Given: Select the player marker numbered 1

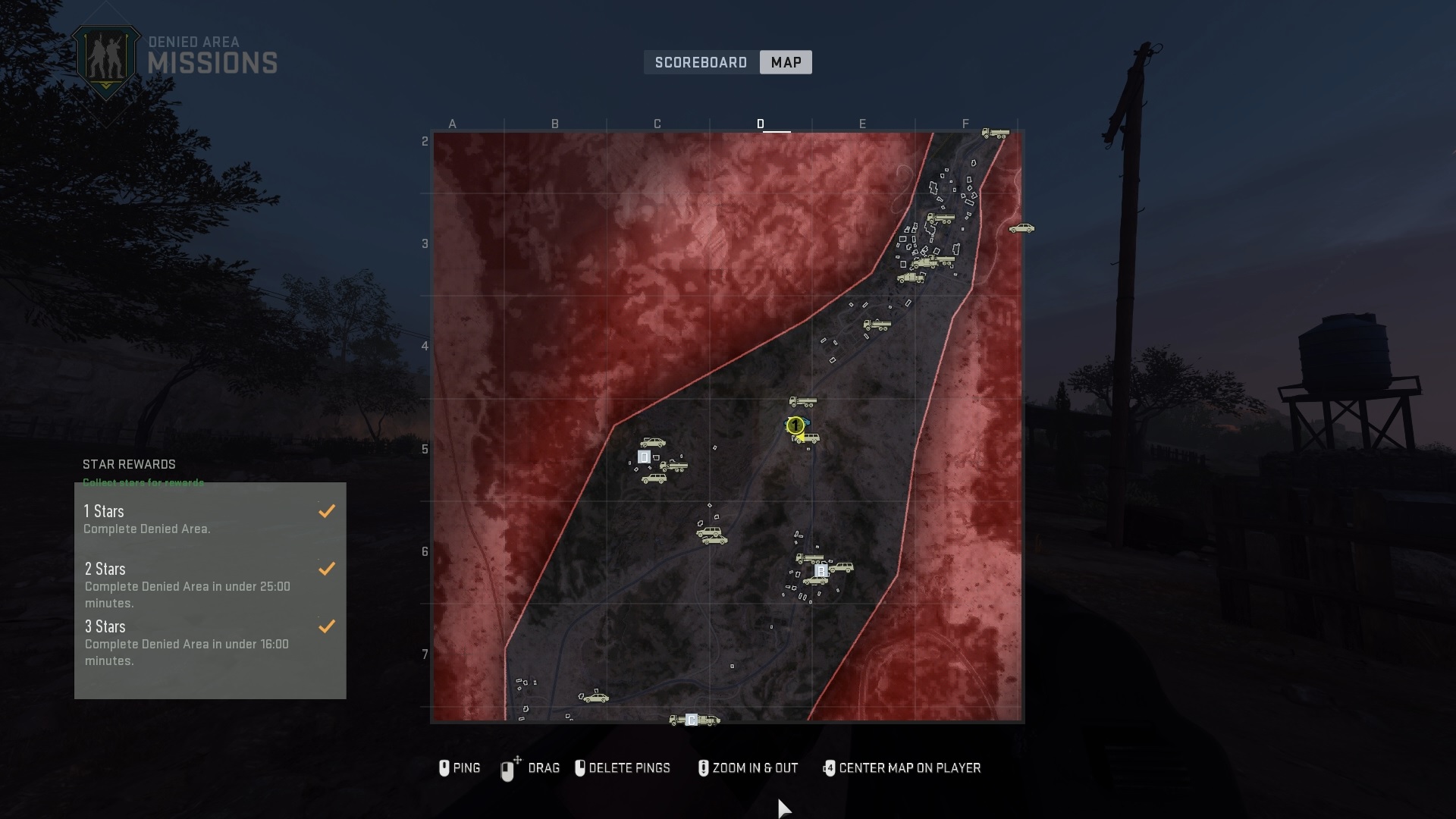Looking at the screenshot, I should click(x=795, y=425).
